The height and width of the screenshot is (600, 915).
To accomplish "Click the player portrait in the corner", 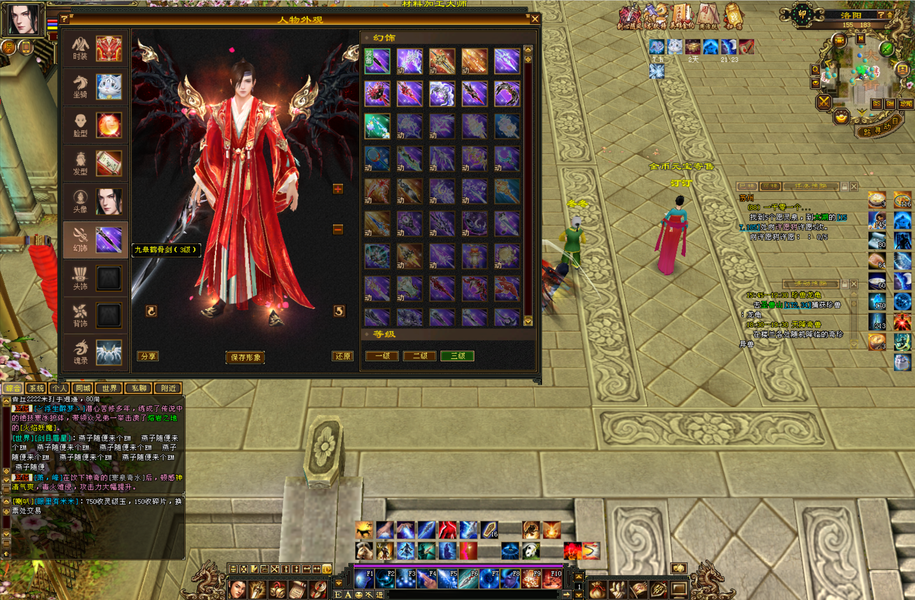I will point(26,20).
